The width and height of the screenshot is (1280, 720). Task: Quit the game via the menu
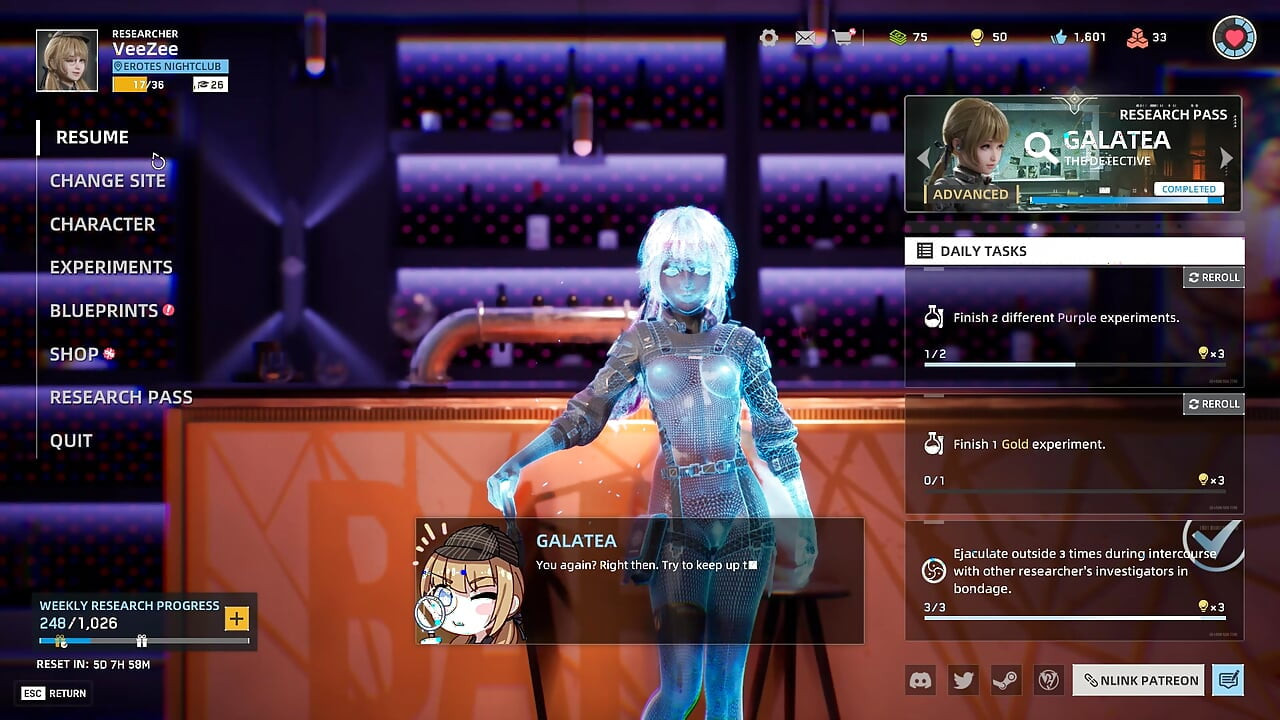71,440
